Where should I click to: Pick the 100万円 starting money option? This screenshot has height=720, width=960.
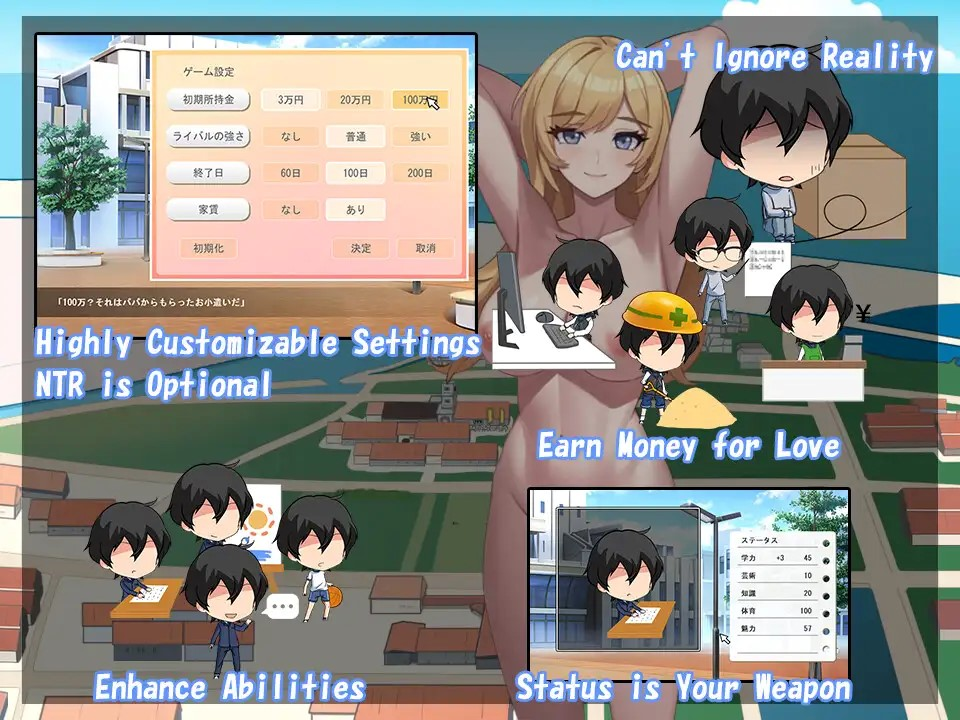click(419, 100)
